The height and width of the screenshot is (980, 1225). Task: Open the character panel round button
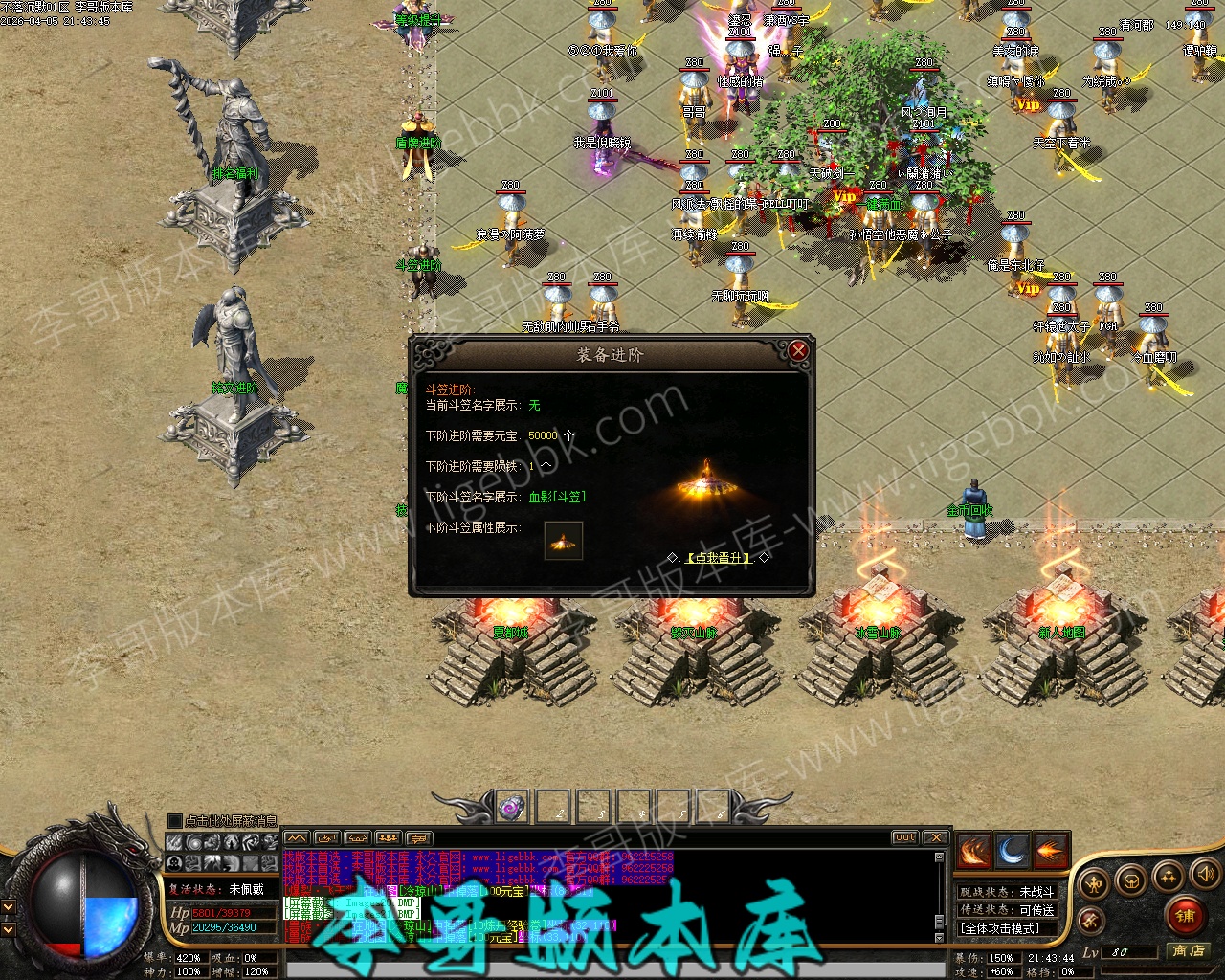pos(1094,883)
